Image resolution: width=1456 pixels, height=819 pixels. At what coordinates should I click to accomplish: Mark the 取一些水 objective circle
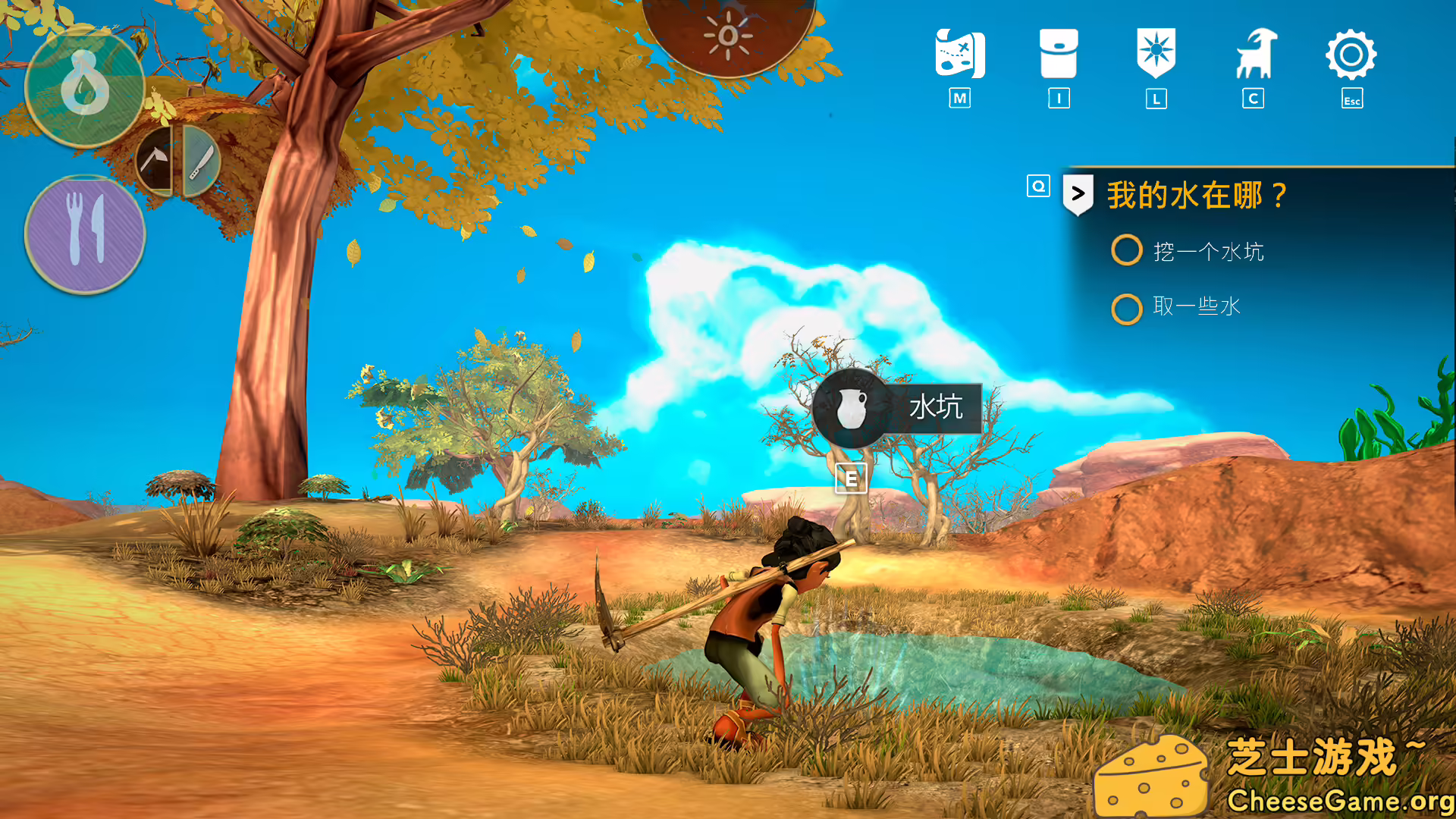[1127, 309]
